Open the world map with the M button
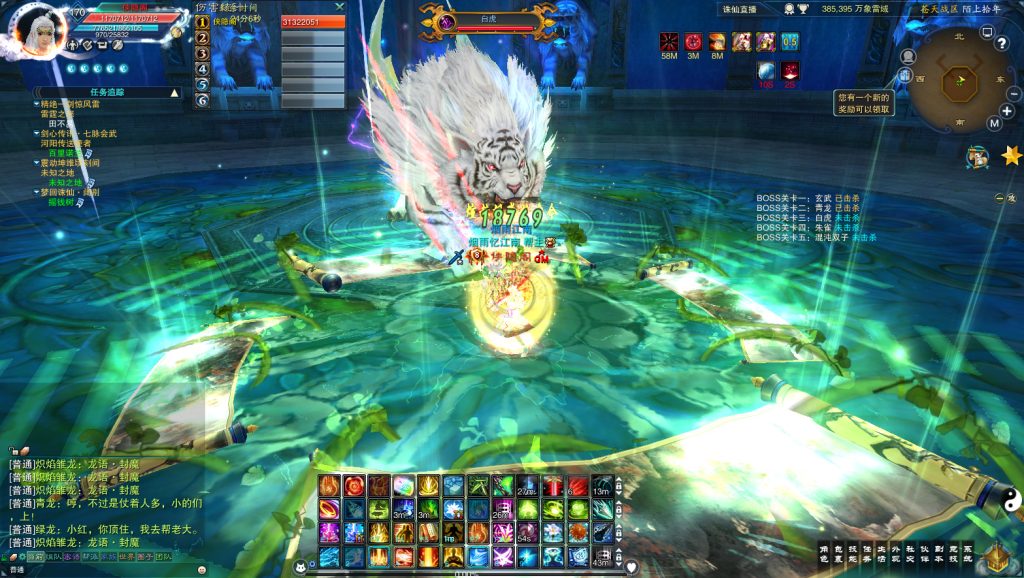1024x578 pixels. point(994,123)
